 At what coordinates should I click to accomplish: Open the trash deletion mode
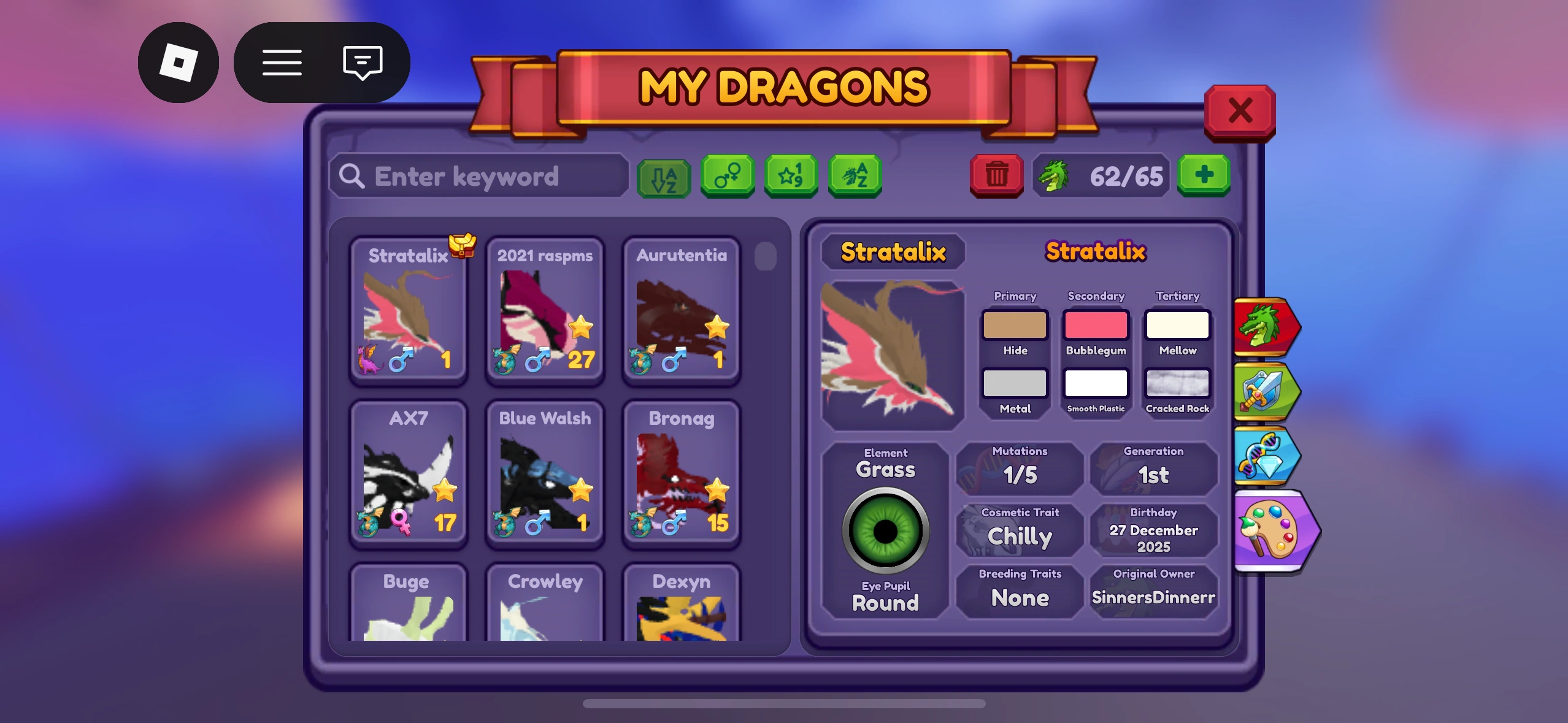(996, 177)
